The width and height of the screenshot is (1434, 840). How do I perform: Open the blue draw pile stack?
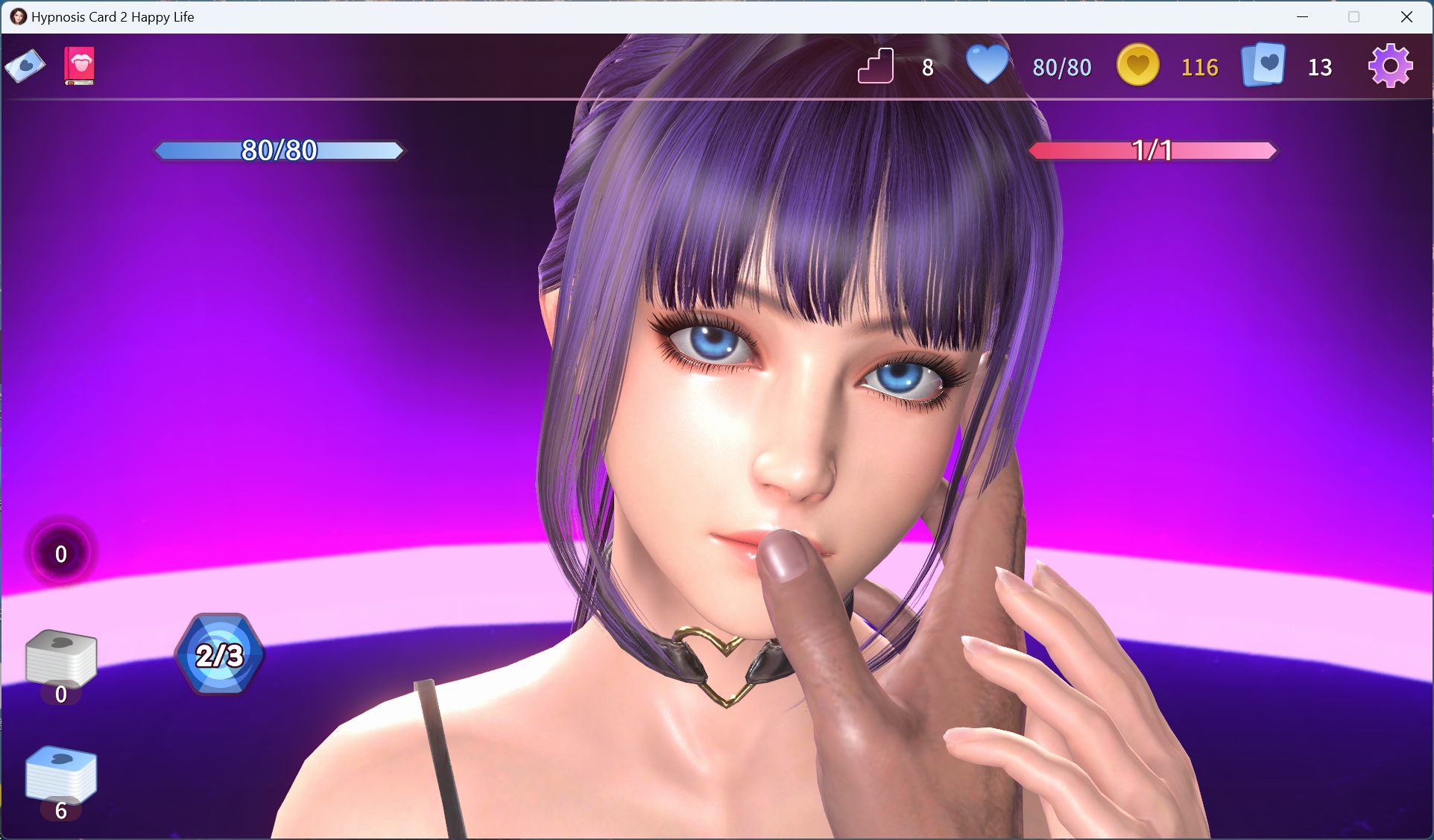(61, 775)
